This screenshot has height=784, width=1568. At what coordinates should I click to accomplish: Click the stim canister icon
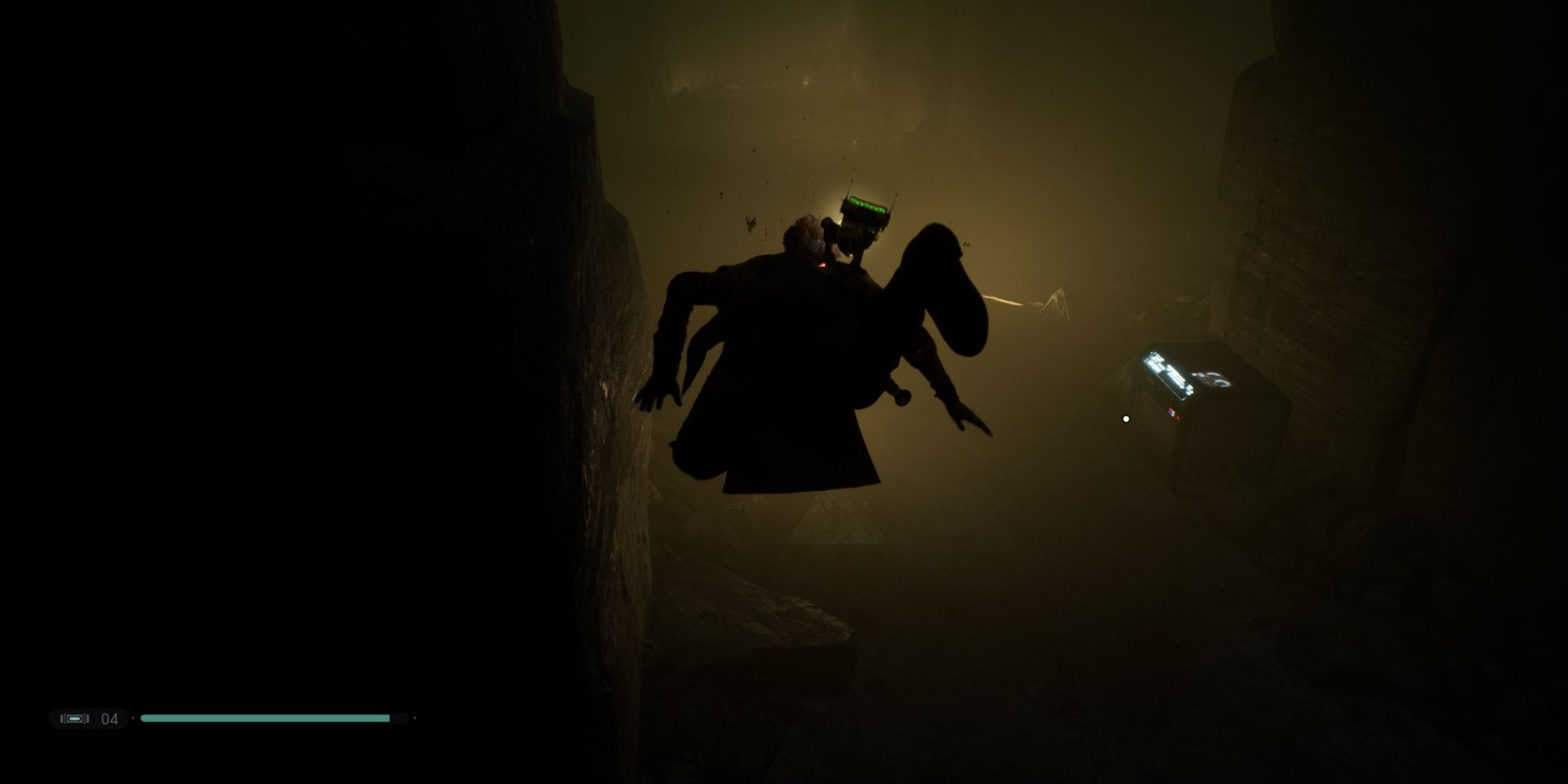point(74,717)
